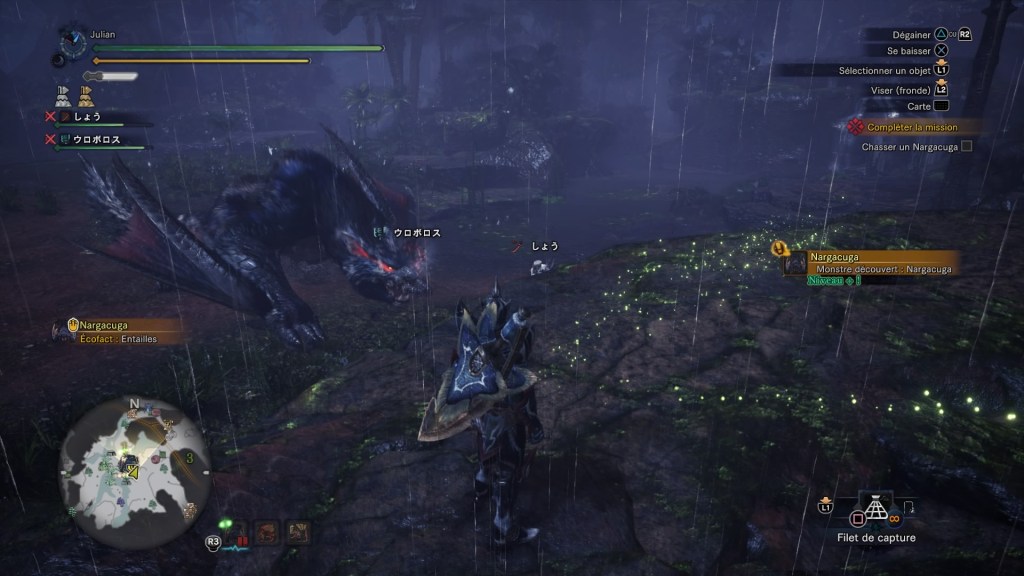The image size is (1024, 576).
Task: Click the white demondrug status buff icon
Action: tap(62, 96)
